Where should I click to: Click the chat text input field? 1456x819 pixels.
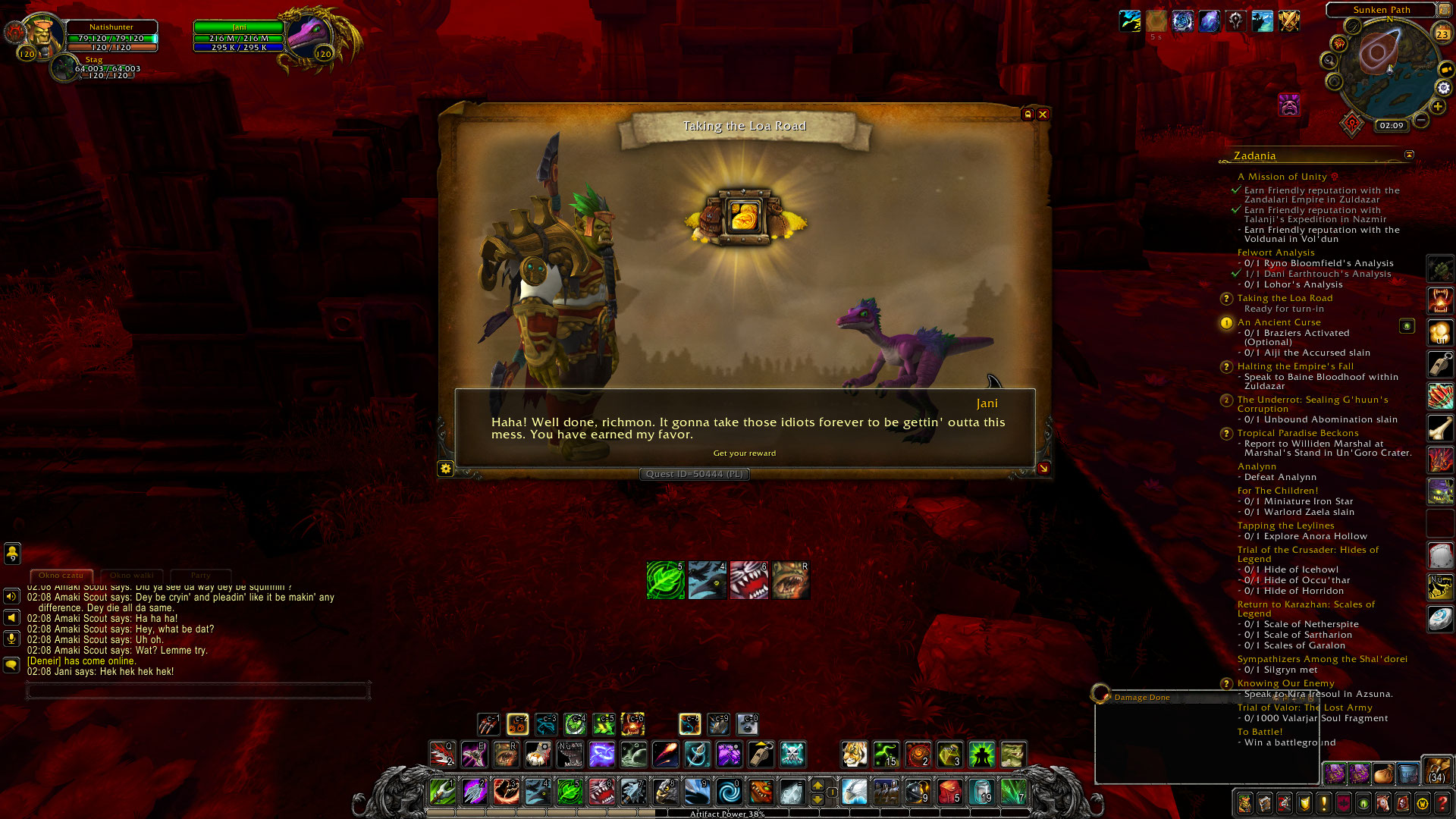tap(197, 690)
